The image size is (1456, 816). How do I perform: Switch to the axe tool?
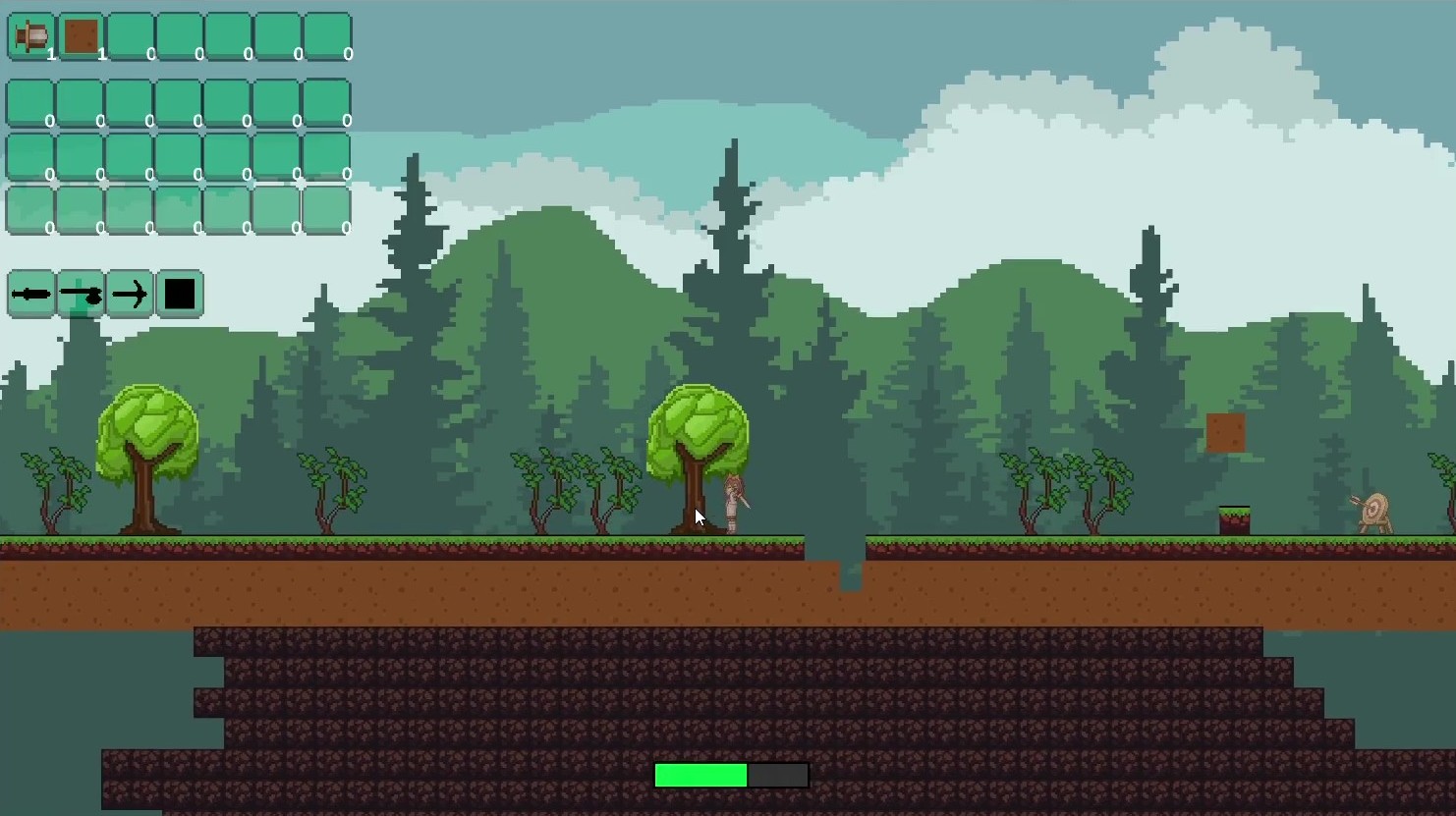(x=81, y=294)
